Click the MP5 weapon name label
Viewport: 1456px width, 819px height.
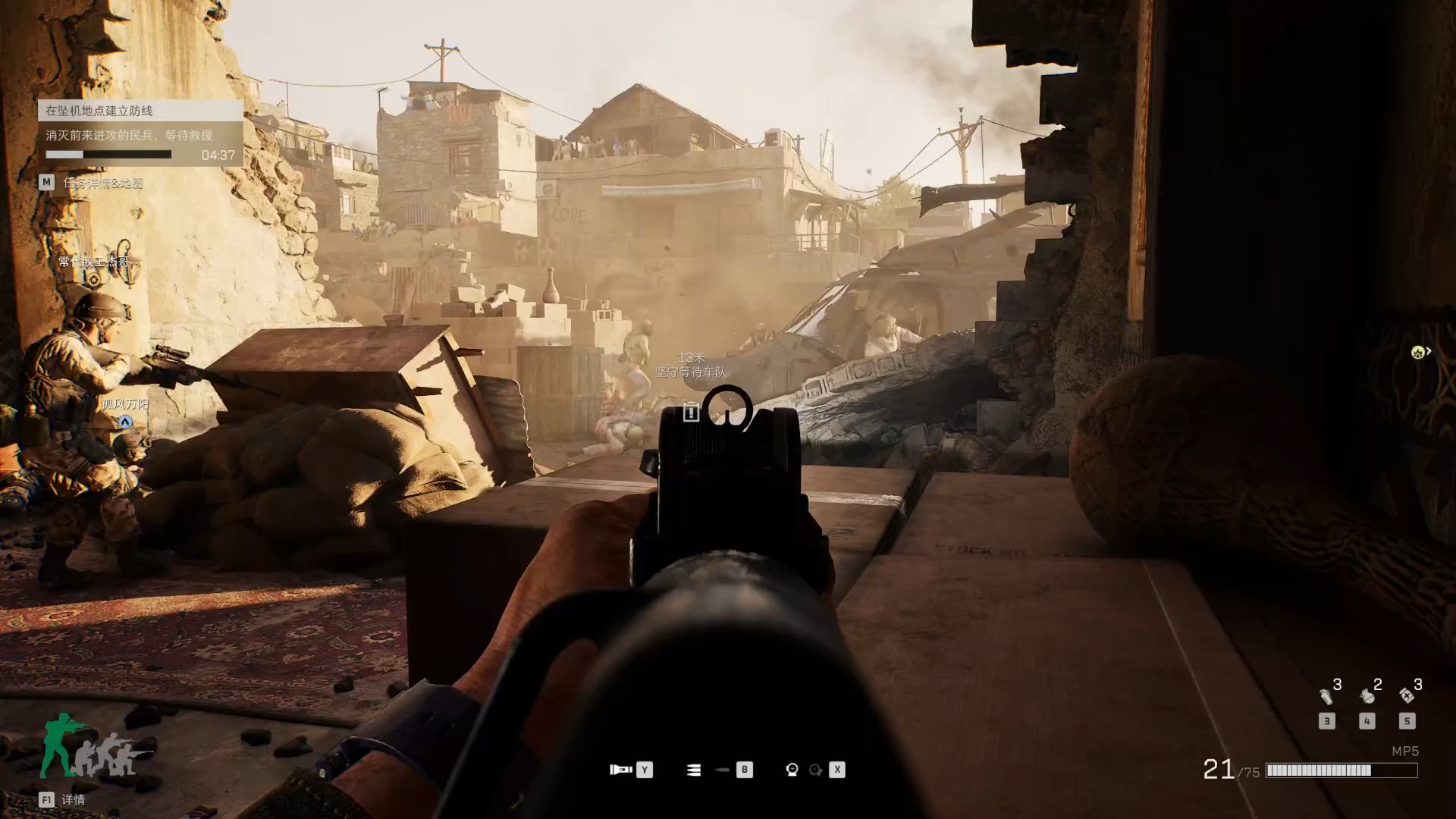[x=1404, y=751]
